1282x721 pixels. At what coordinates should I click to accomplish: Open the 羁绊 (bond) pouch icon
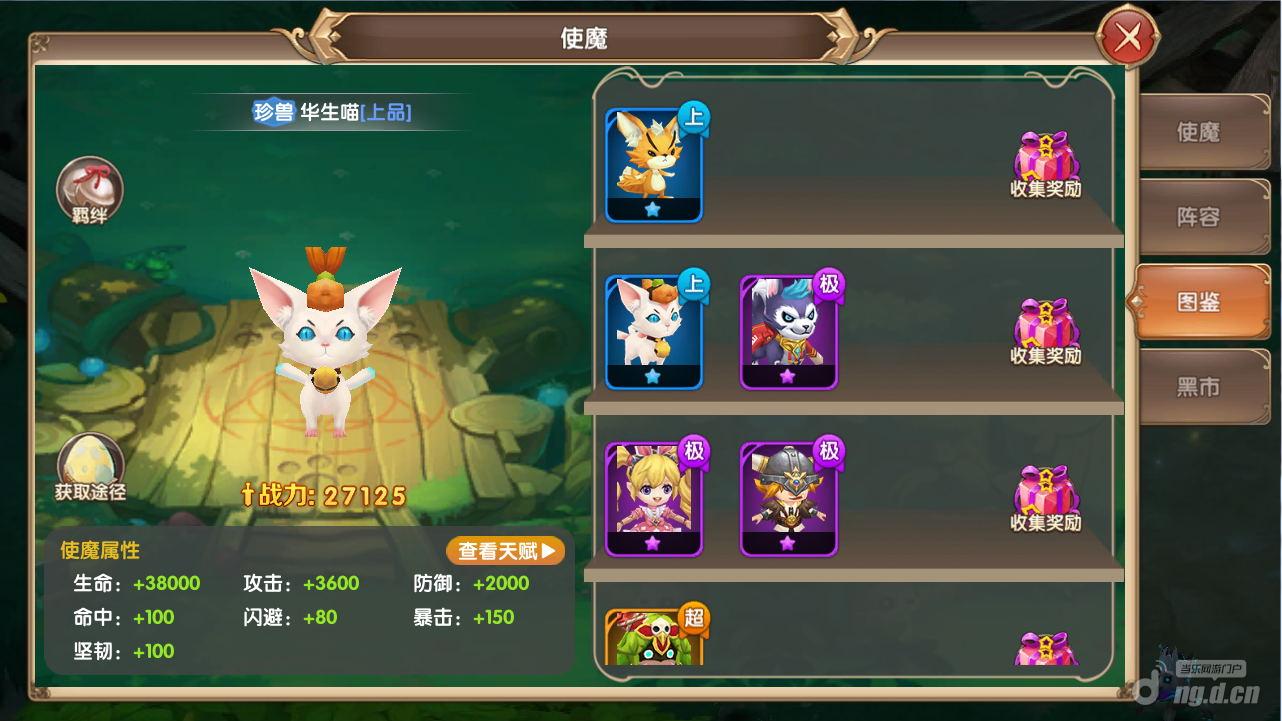point(90,190)
